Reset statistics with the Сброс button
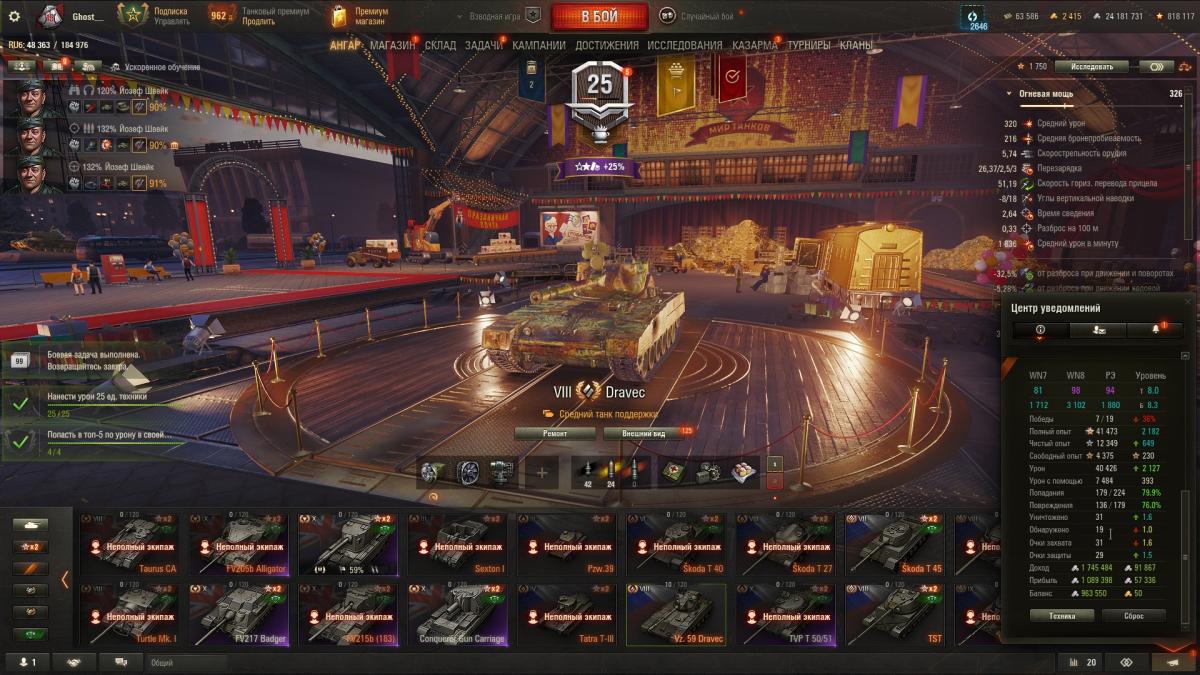 1133,616
